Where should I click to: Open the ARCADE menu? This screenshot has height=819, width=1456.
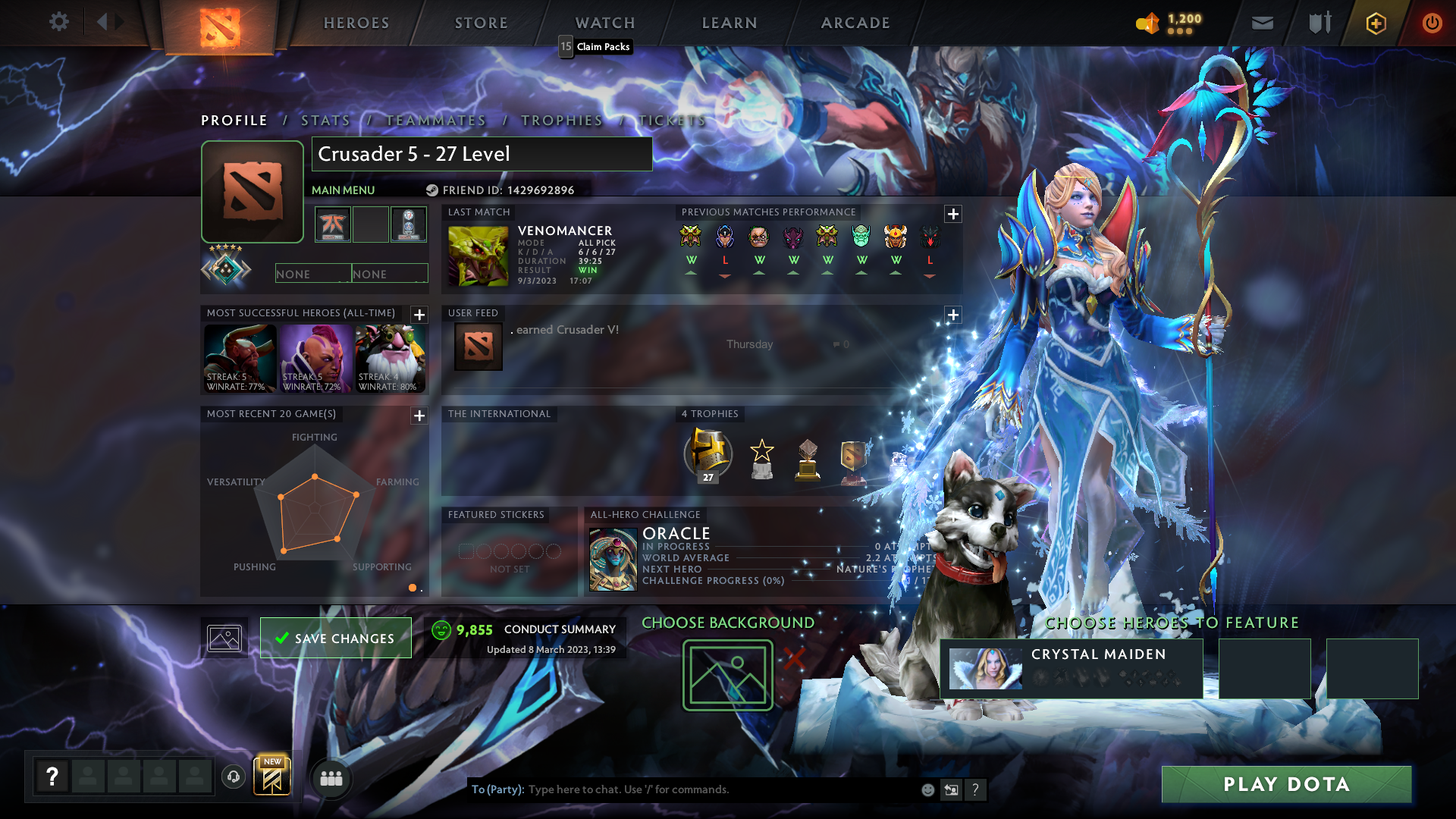tap(855, 23)
